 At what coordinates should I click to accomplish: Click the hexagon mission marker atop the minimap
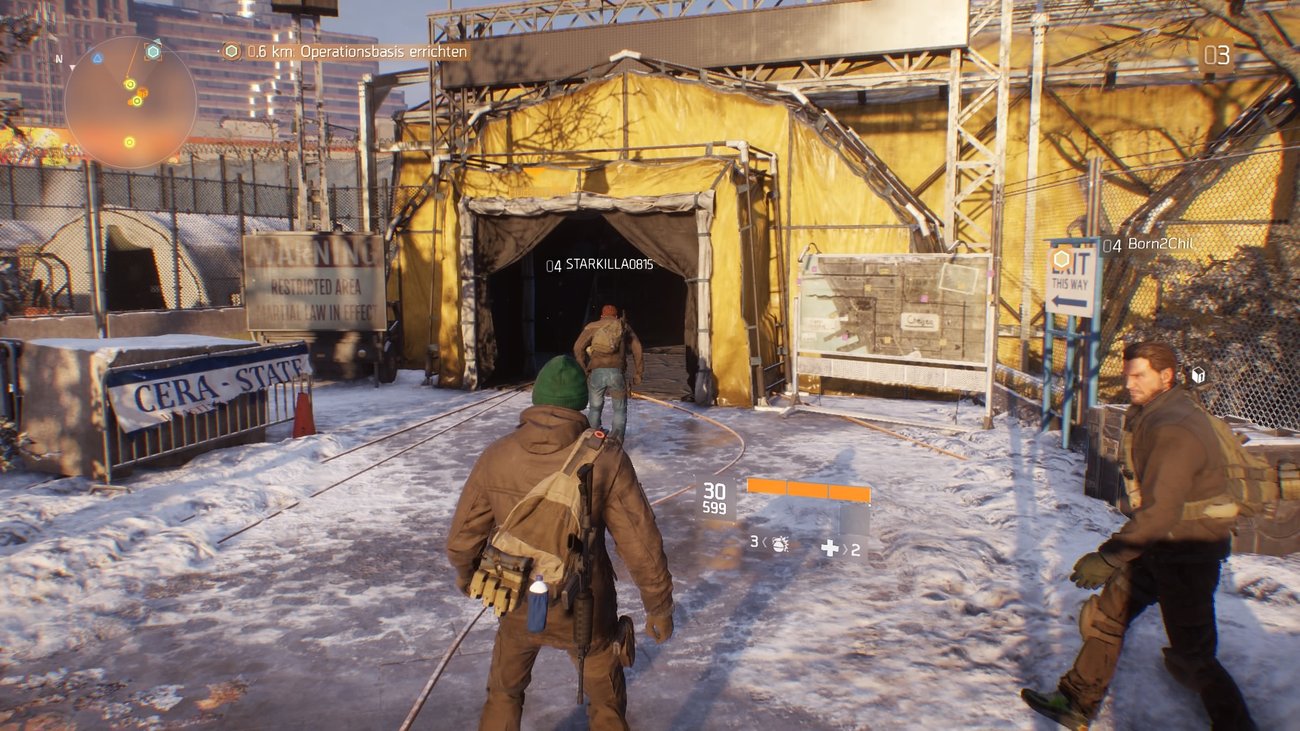153,50
